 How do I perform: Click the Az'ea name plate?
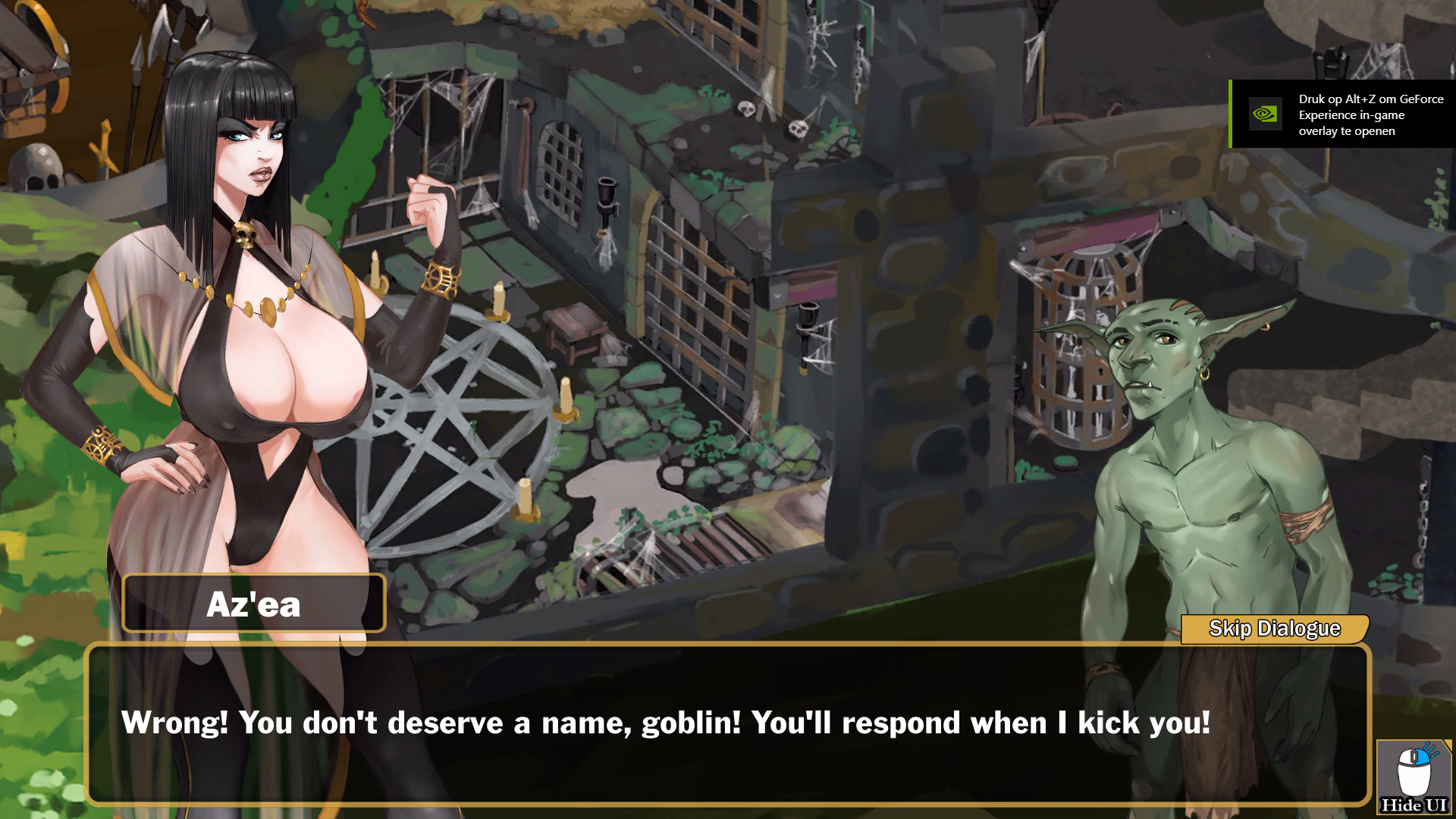[253, 603]
